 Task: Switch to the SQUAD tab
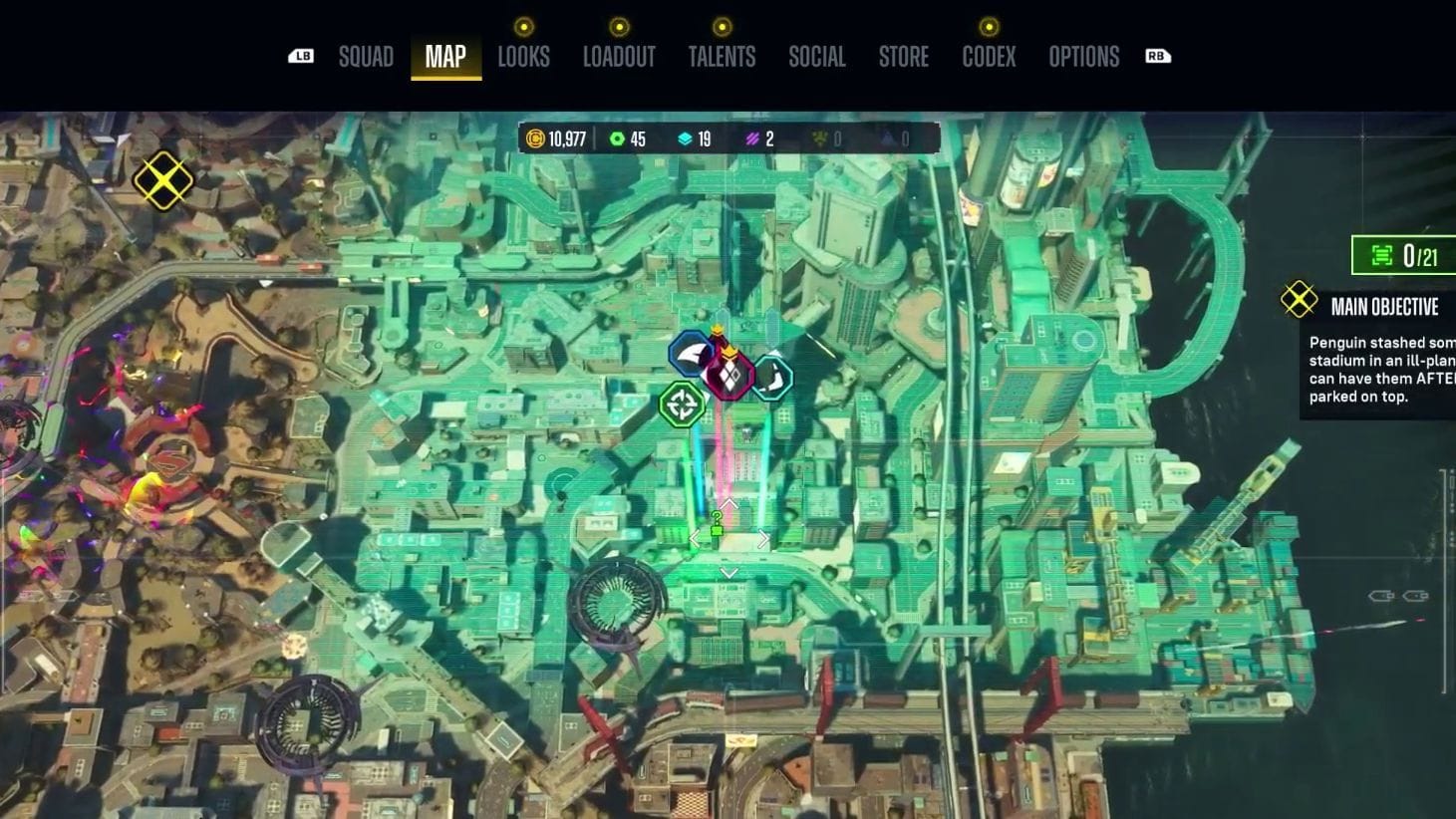click(366, 57)
